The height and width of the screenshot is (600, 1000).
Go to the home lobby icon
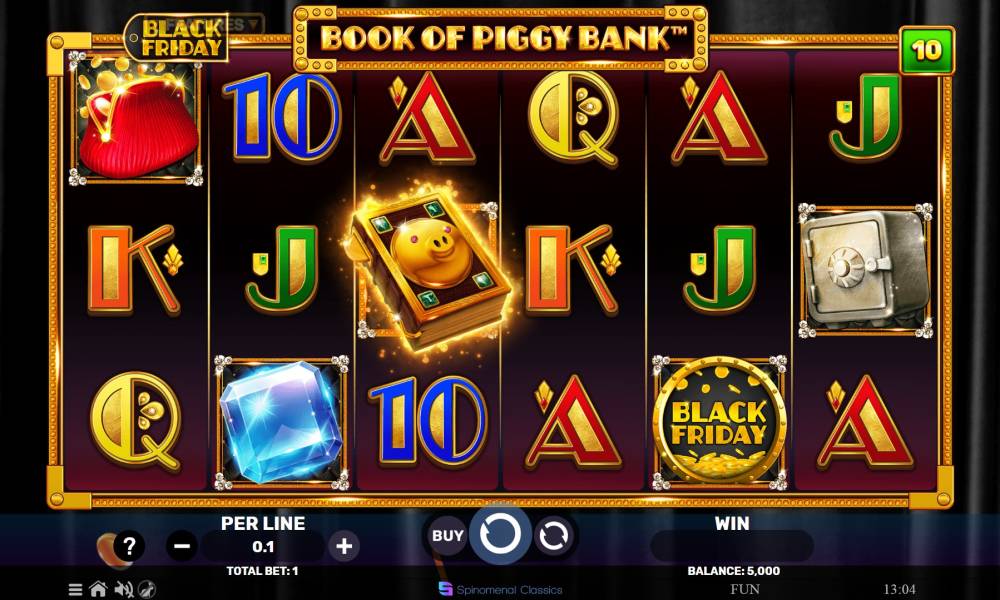pos(98,589)
